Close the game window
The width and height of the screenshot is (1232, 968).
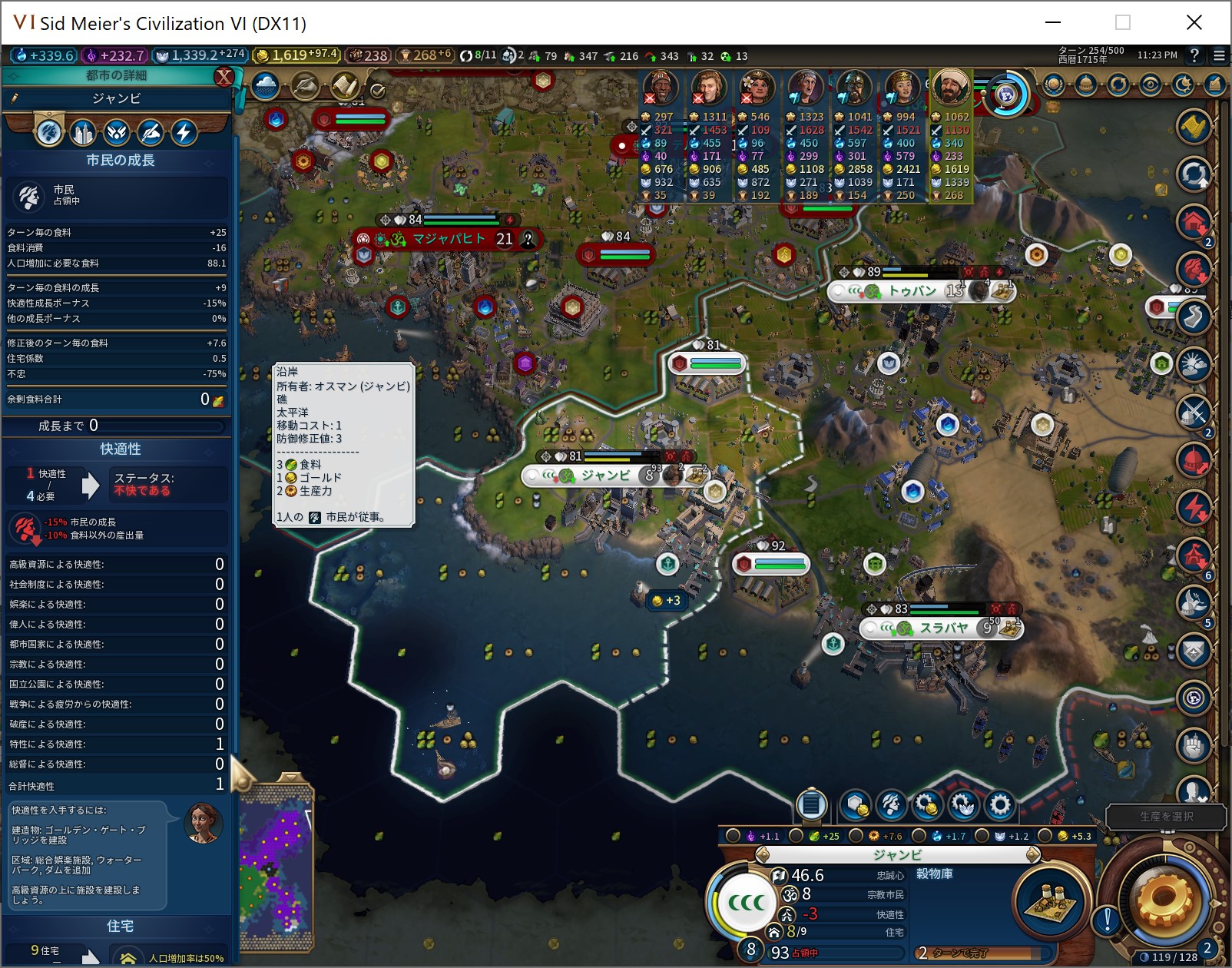click(1194, 23)
